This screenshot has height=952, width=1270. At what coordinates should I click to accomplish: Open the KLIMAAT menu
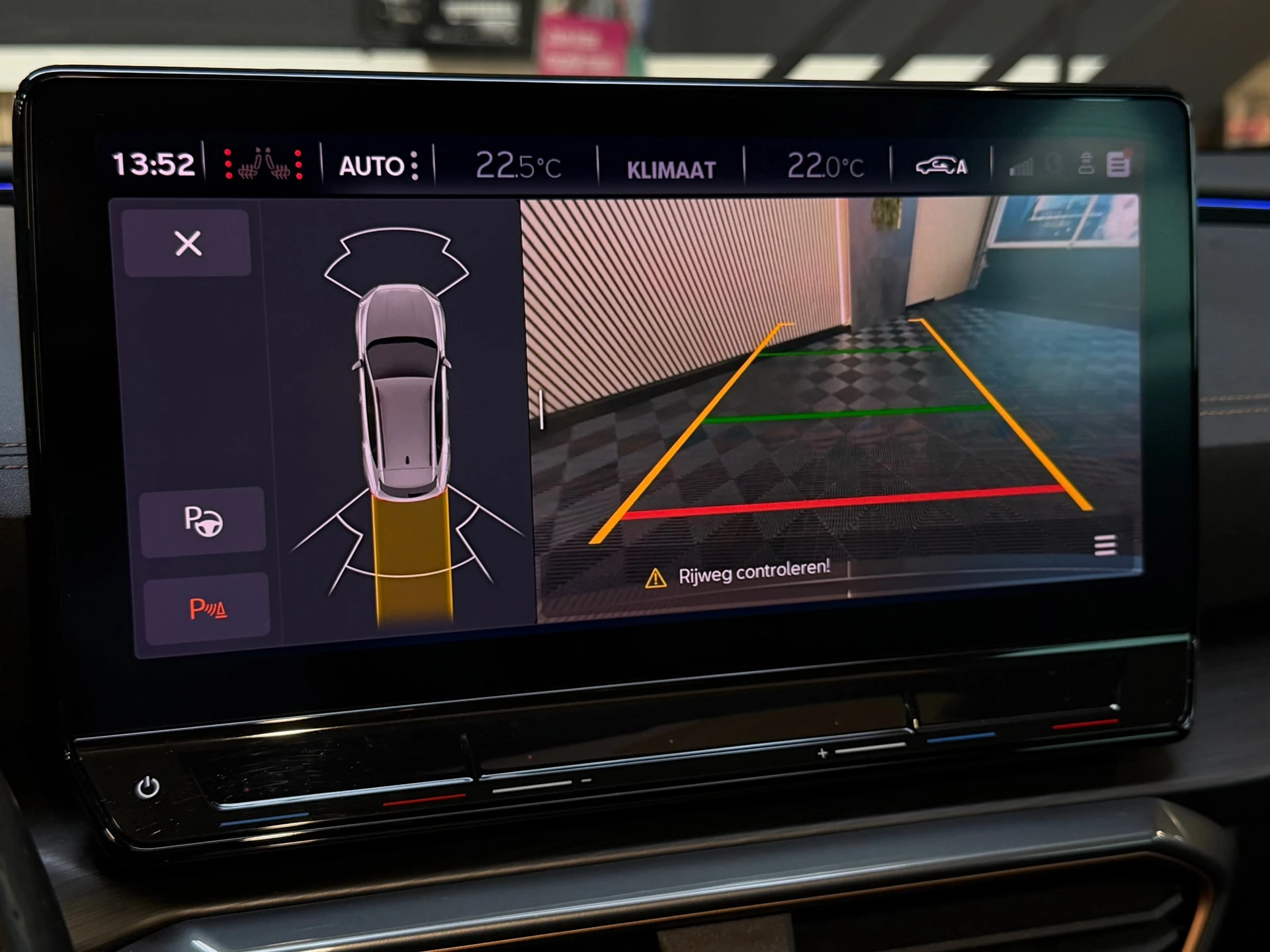pos(670,167)
